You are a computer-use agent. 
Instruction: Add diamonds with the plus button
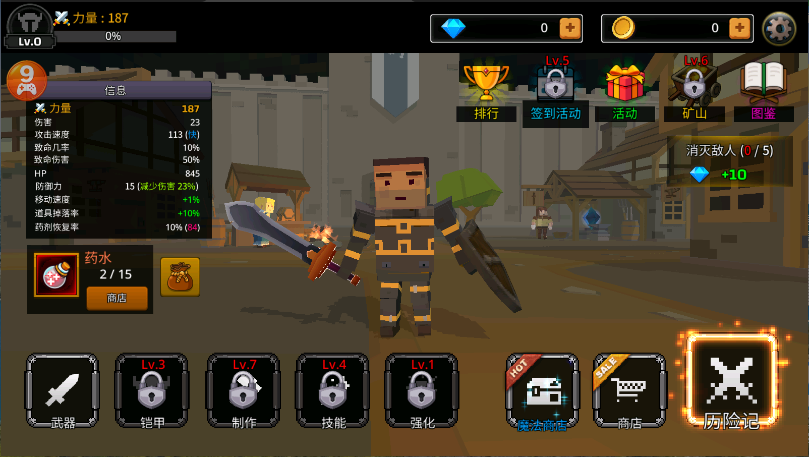coord(569,28)
